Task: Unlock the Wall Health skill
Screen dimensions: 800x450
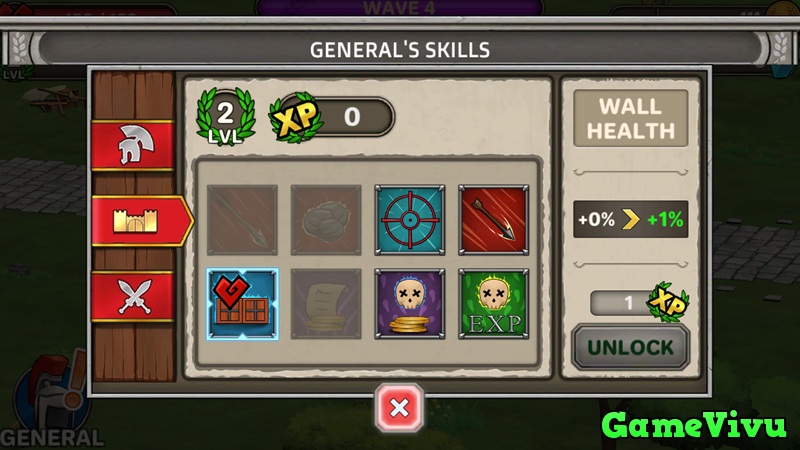Action: pos(630,347)
